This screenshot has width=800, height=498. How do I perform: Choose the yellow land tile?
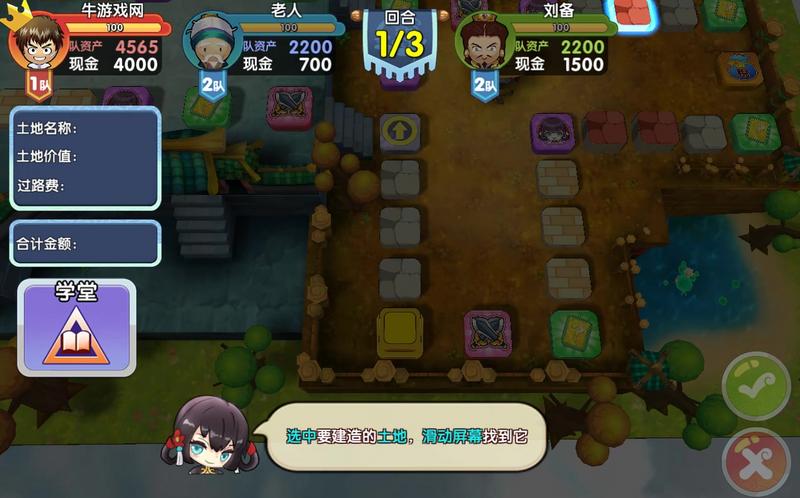pos(399,331)
